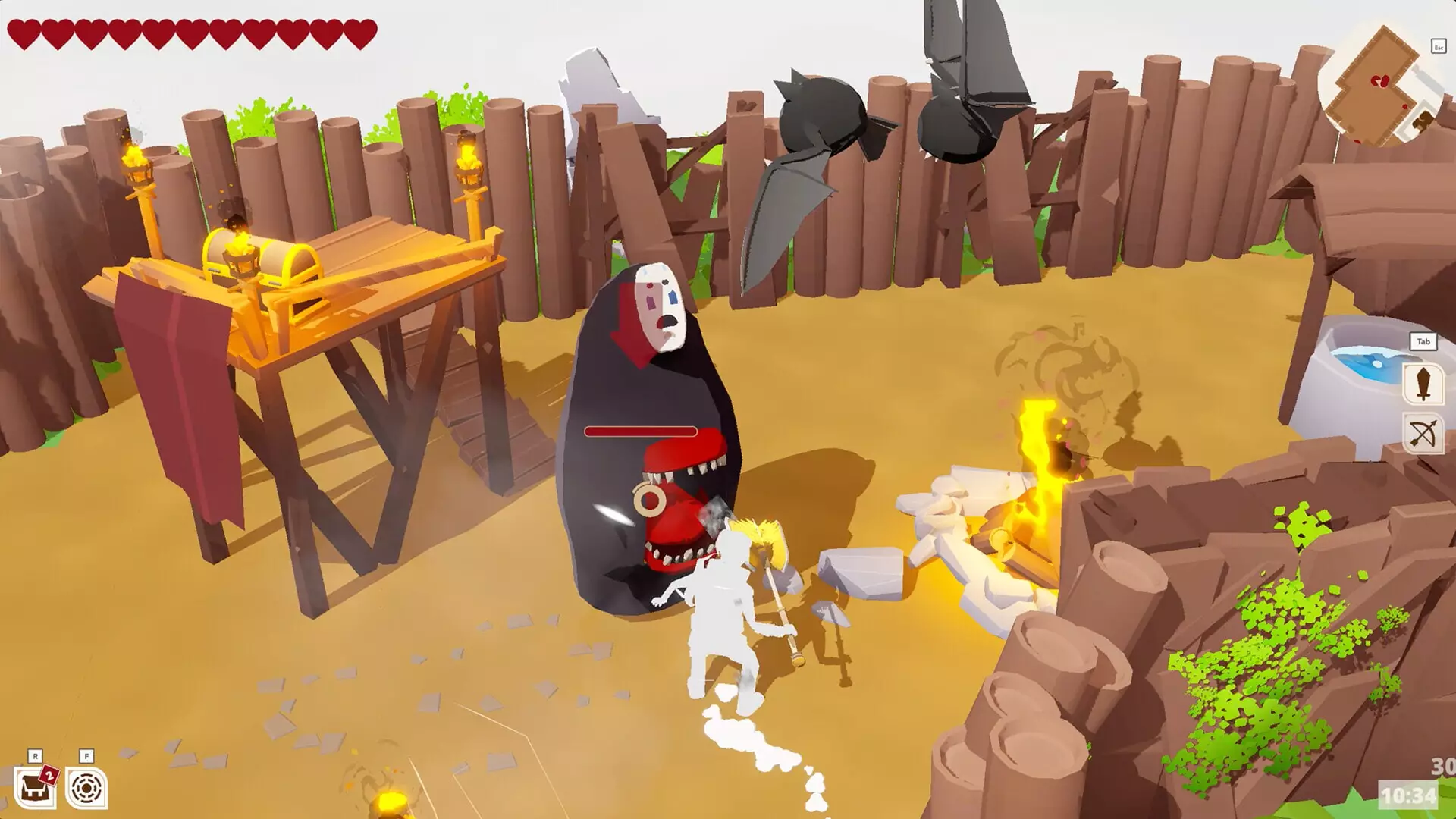Use the satchel item with count 2
Image resolution: width=1456 pixels, height=819 pixels.
[x=35, y=789]
